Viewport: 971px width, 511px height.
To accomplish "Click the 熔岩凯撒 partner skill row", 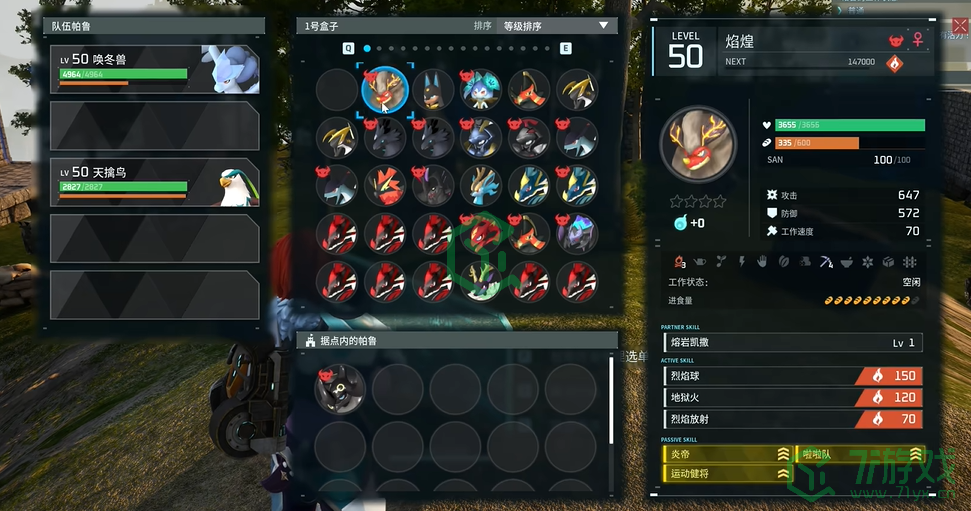I will pos(792,343).
